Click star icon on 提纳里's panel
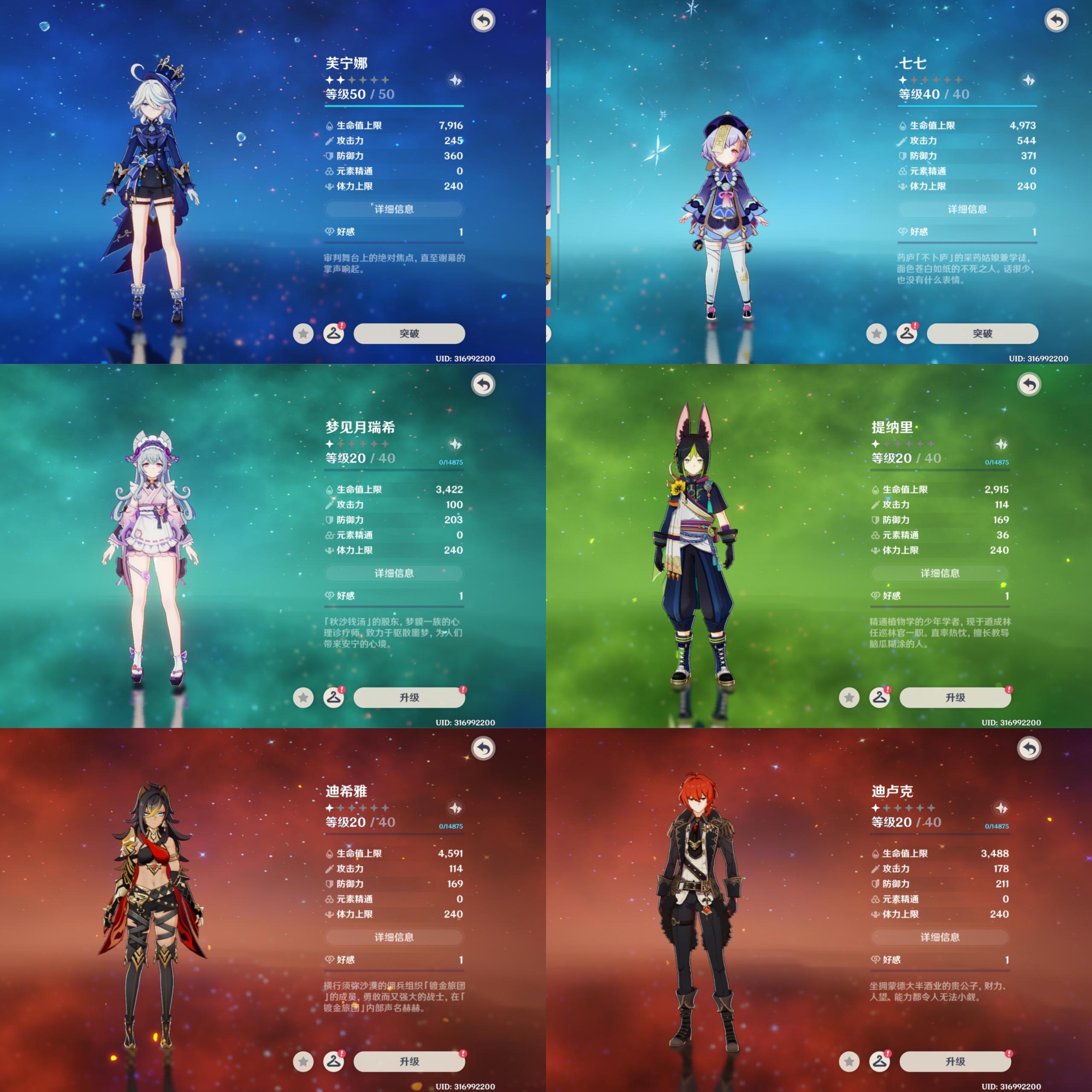This screenshot has width=1092, height=1092. point(849,697)
